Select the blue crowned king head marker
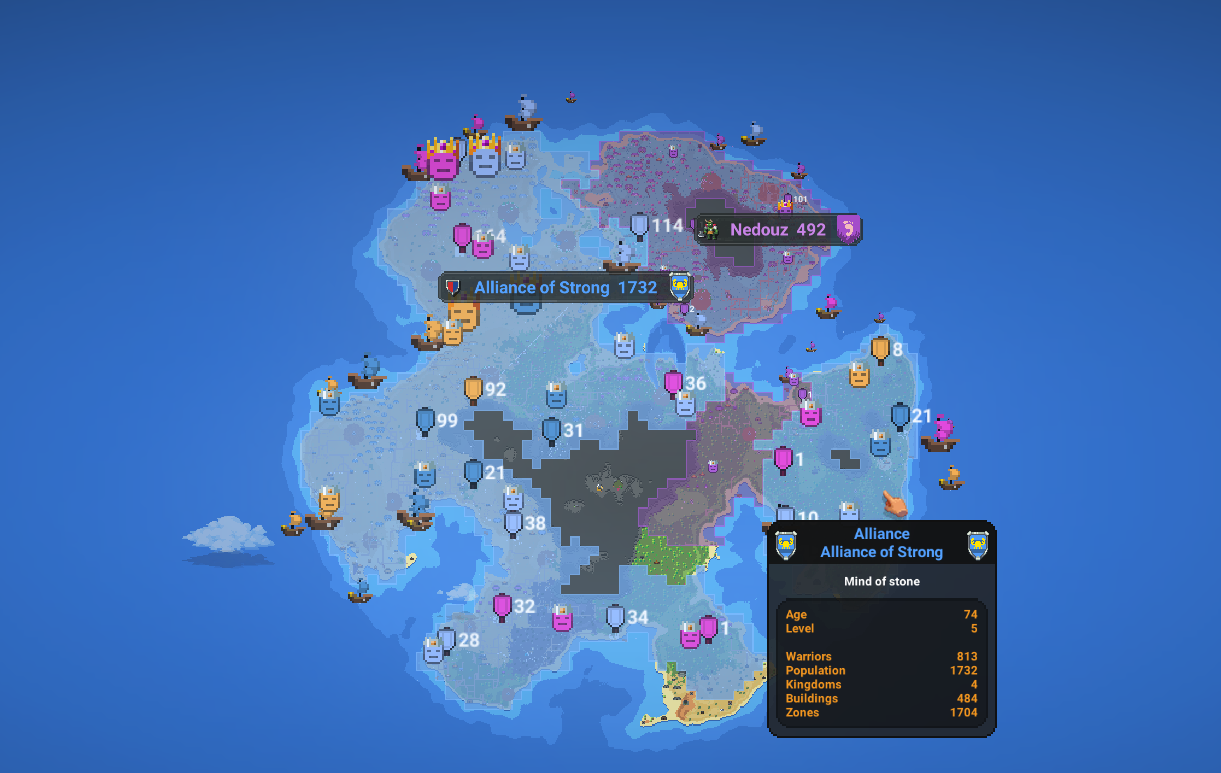Viewport: 1221px width, 773px height. (485, 156)
